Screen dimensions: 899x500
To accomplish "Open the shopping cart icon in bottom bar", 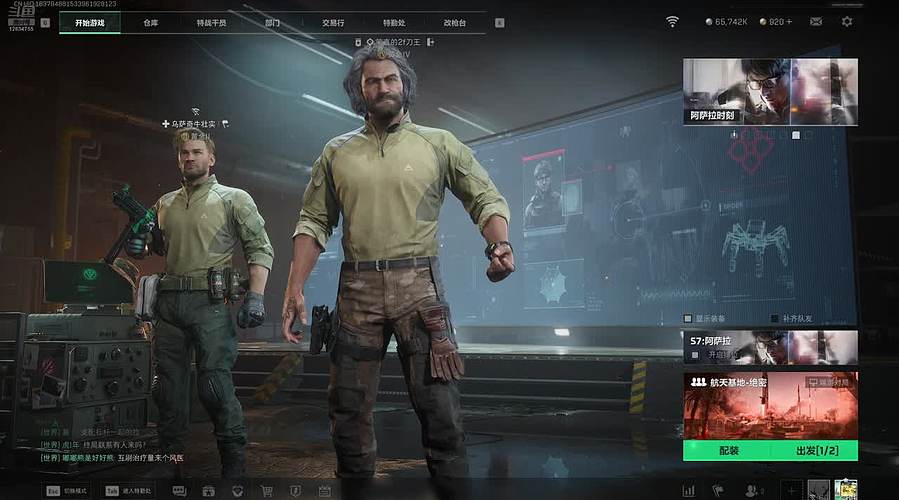I will click(267, 491).
